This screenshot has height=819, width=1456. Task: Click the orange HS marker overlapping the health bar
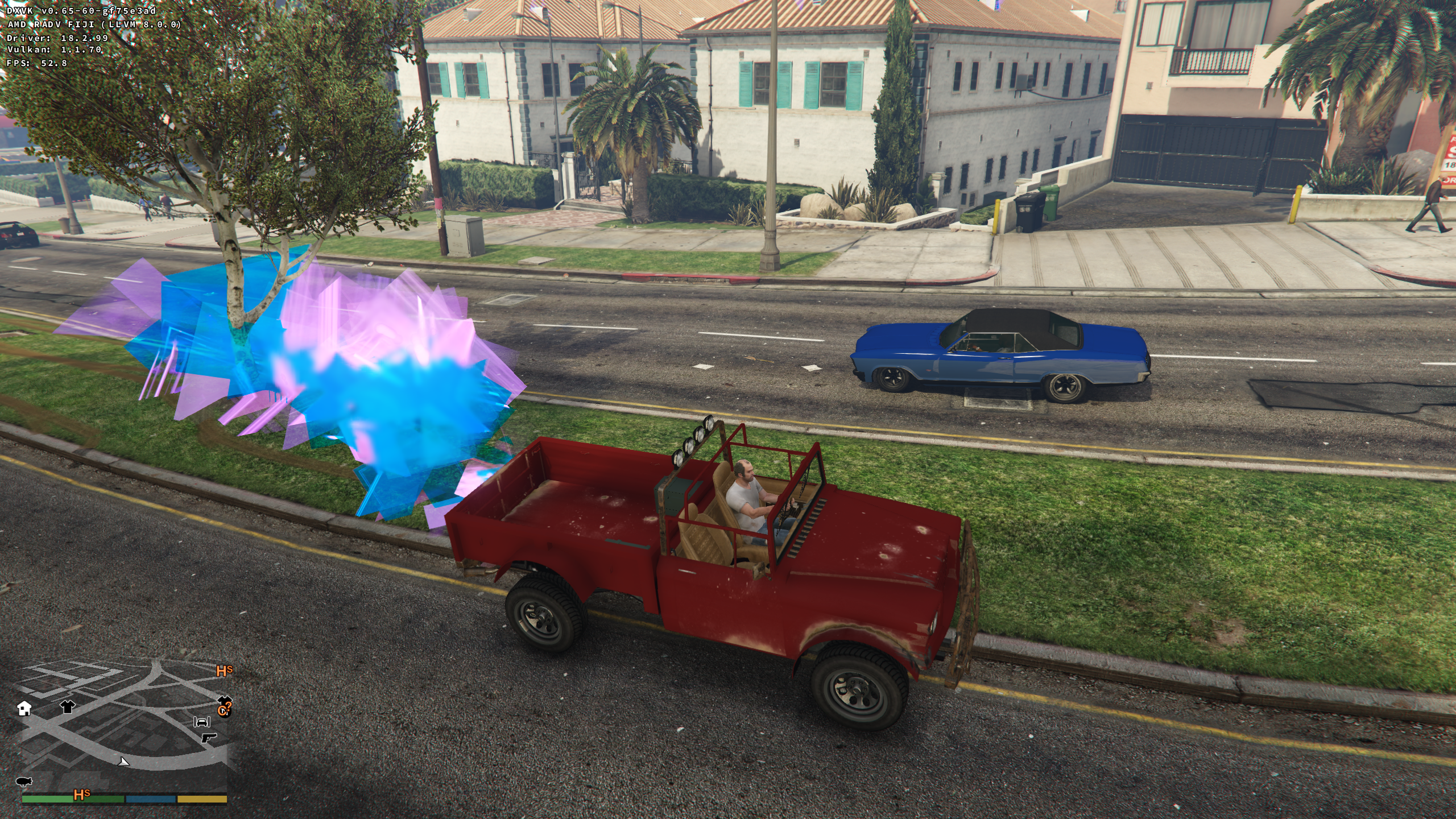tap(81, 795)
